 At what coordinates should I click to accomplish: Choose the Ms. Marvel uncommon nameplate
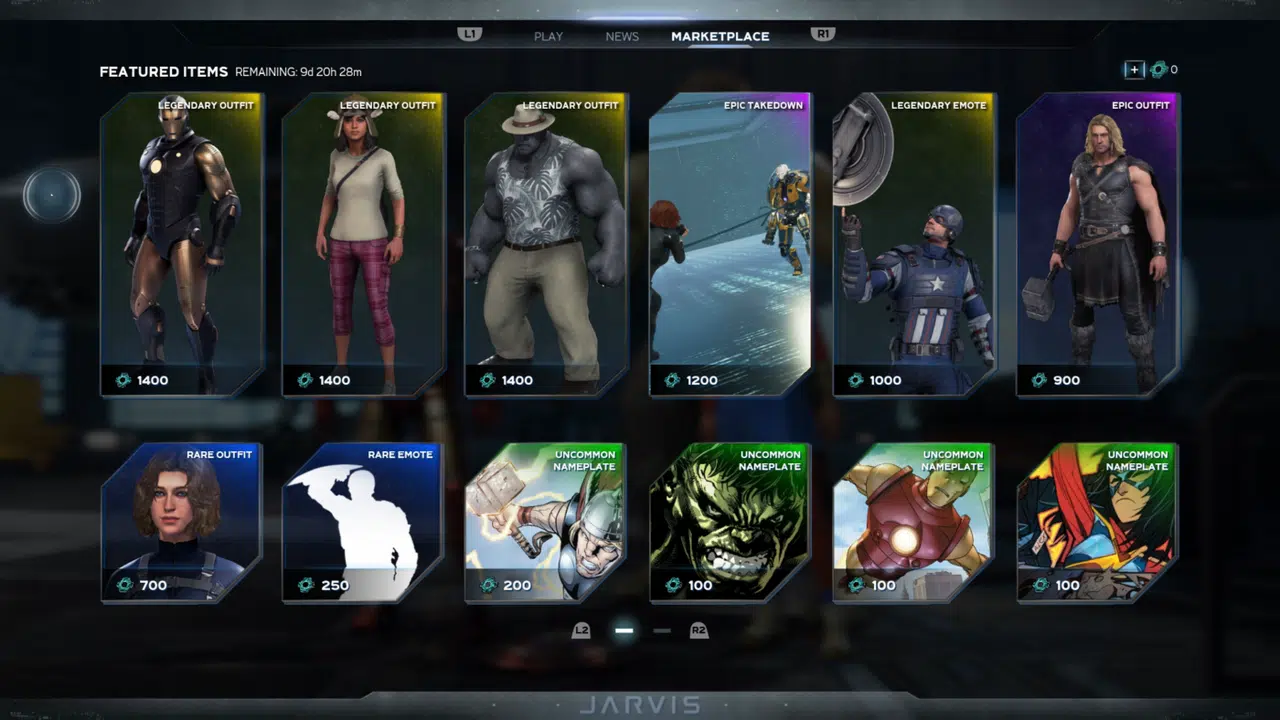(1097, 522)
